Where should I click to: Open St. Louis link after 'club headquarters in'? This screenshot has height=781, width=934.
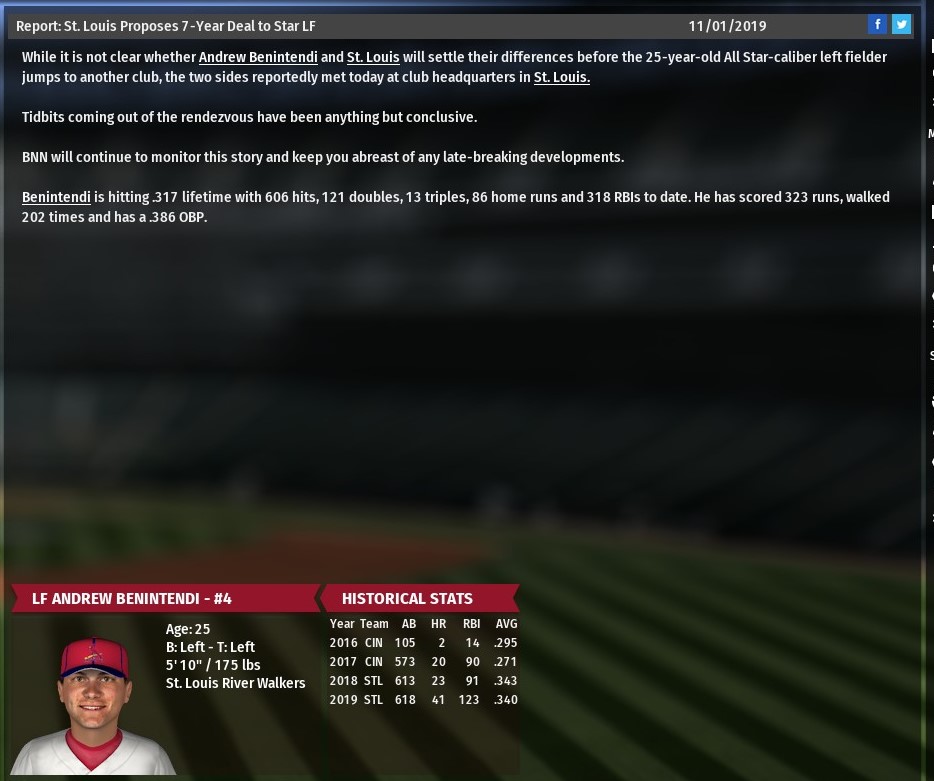561,77
